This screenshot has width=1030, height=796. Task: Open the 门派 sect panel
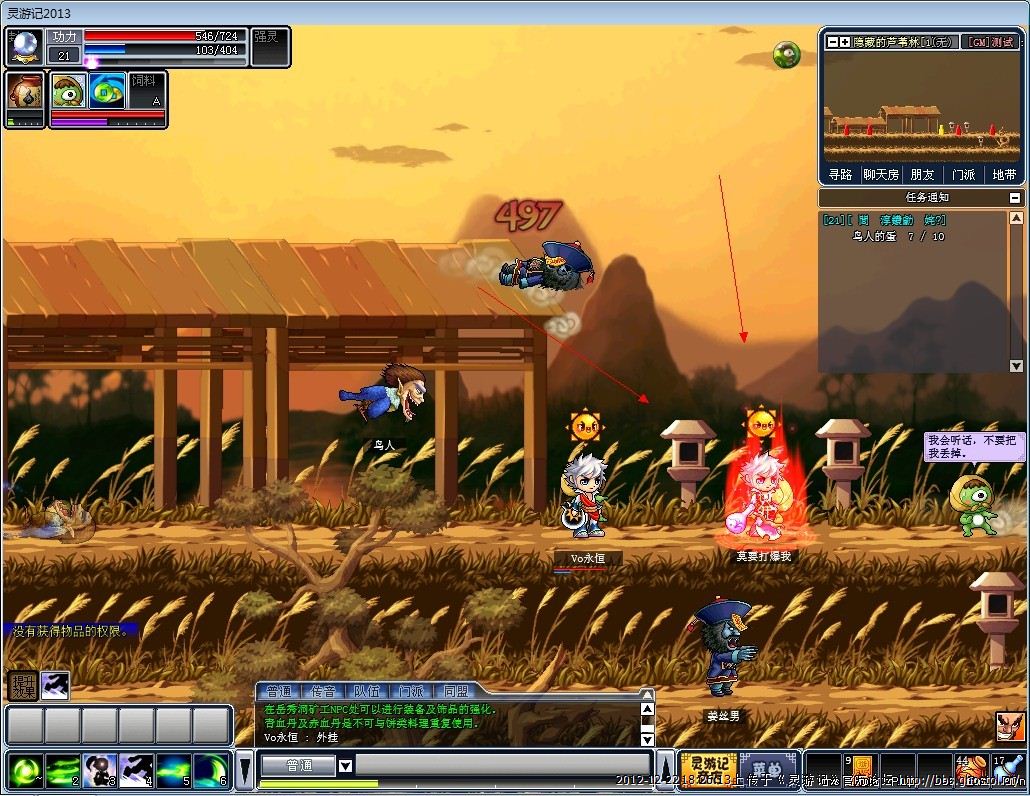click(x=963, y=174)
